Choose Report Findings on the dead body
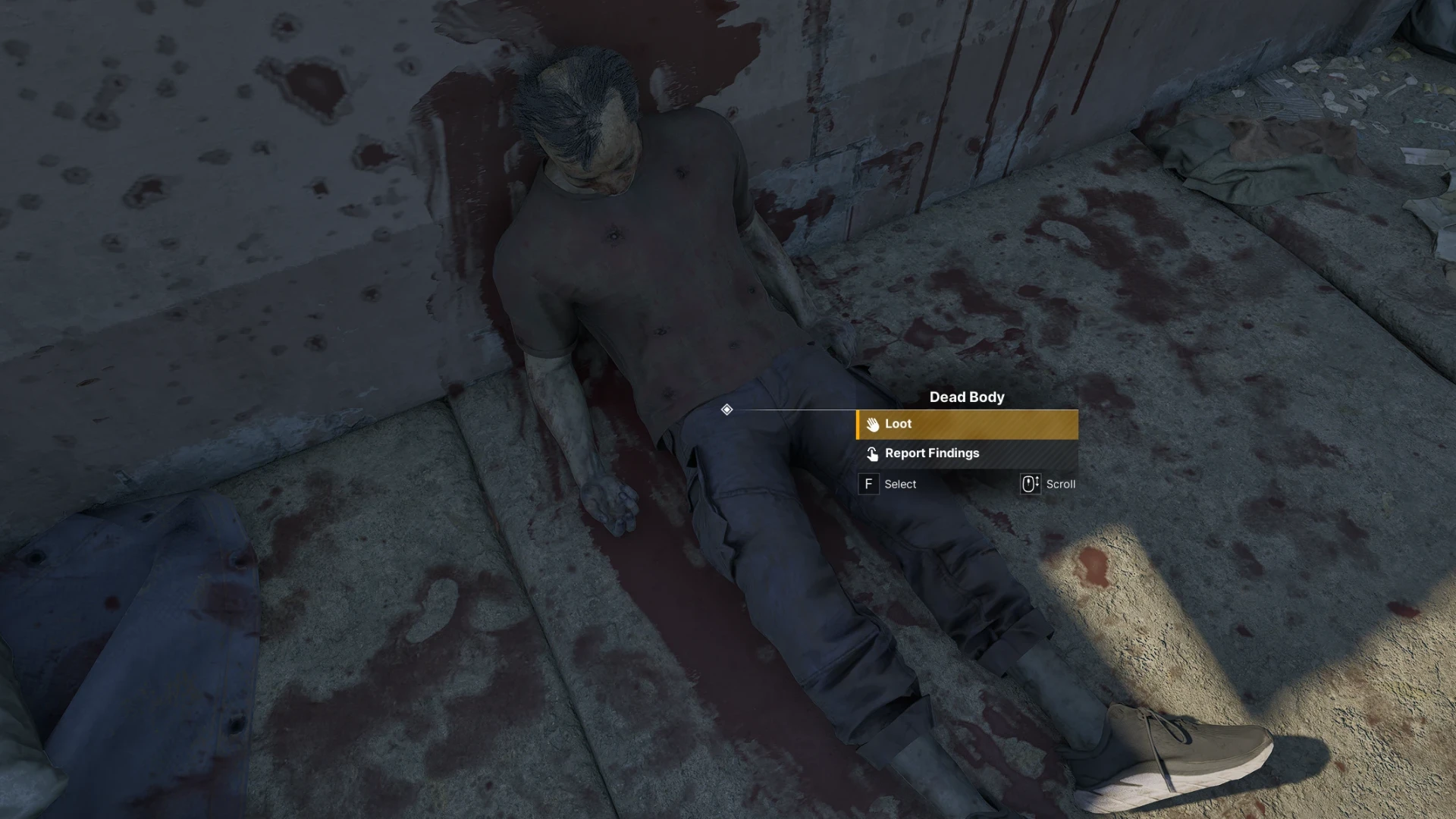 click(x=966, y=453)
